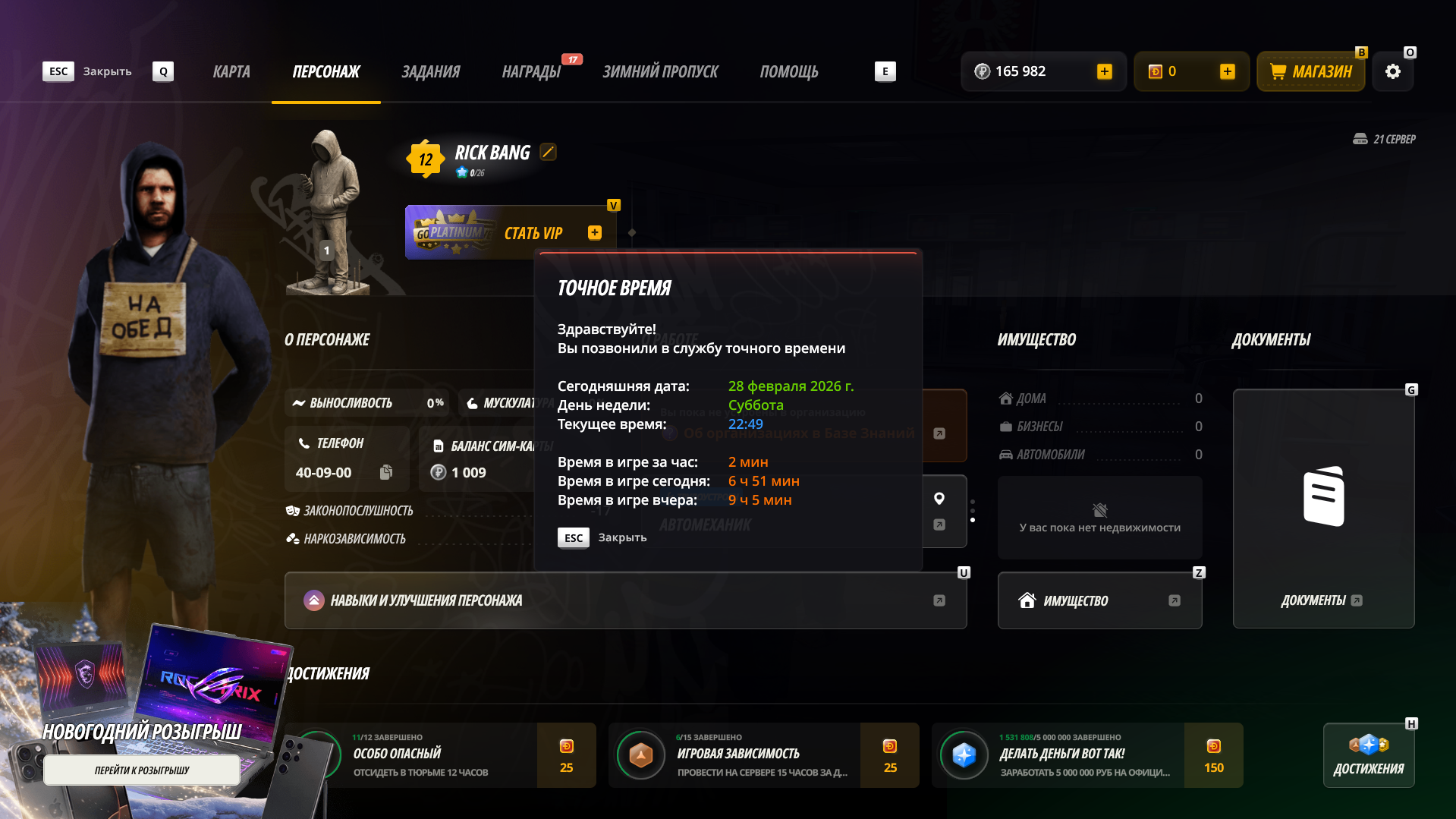Open the ЗИМНИЙ ПРОПУСК tab
This screenshot has height=819, width=1456.
click(660, 71)
